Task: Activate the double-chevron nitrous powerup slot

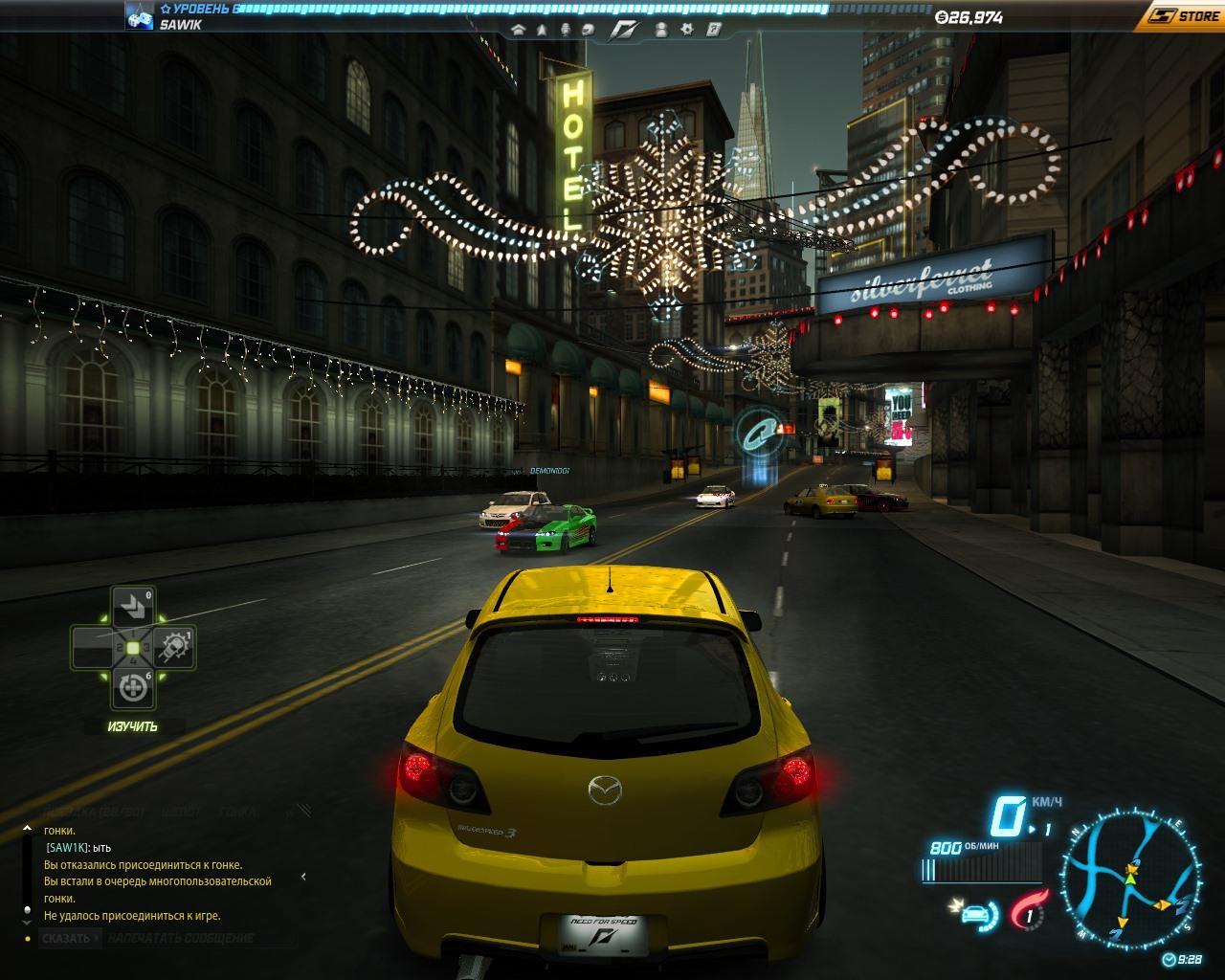Action: 131,606
